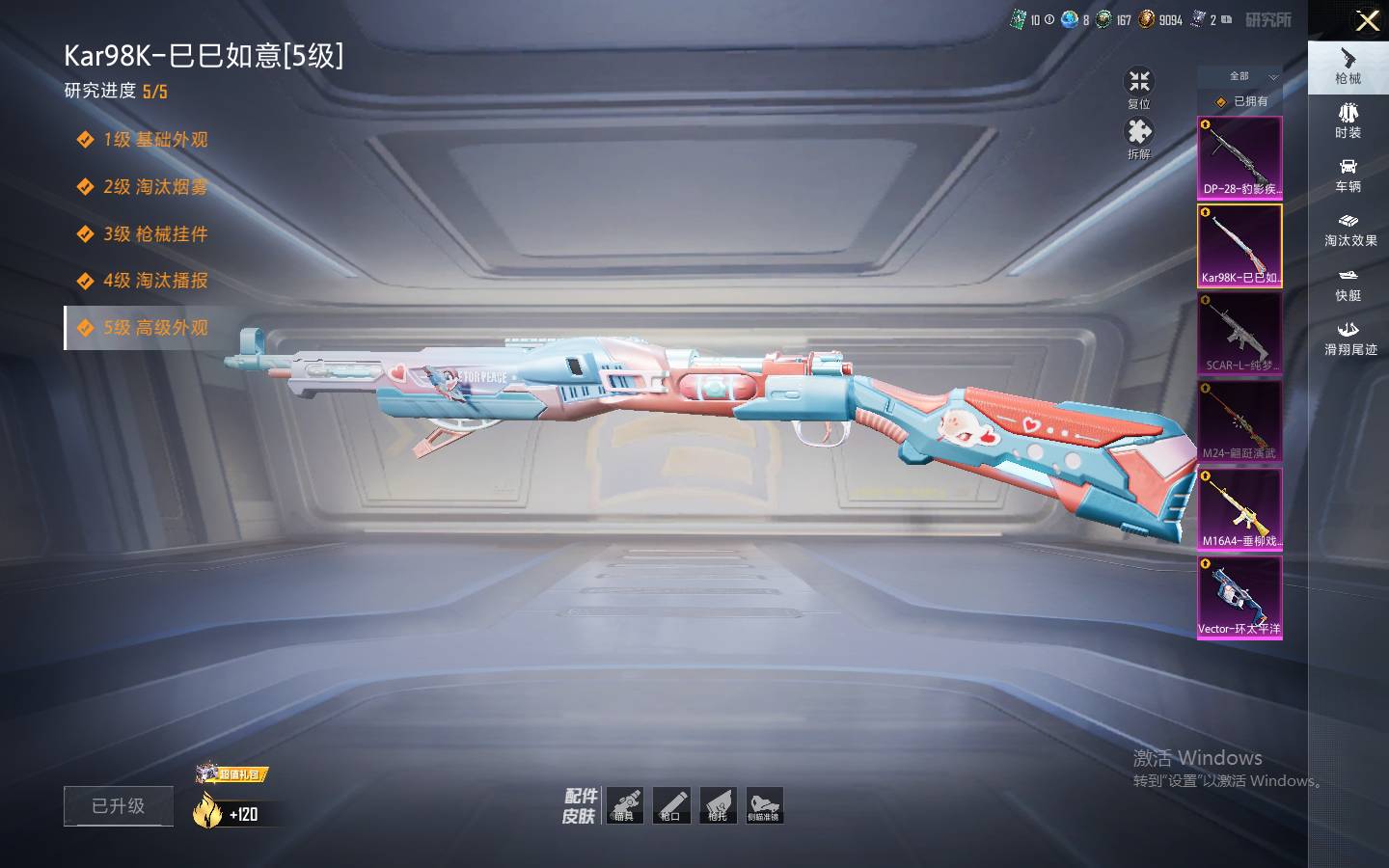
Task: Open the 全部 filter dropdown
Action: [1251, 76]
